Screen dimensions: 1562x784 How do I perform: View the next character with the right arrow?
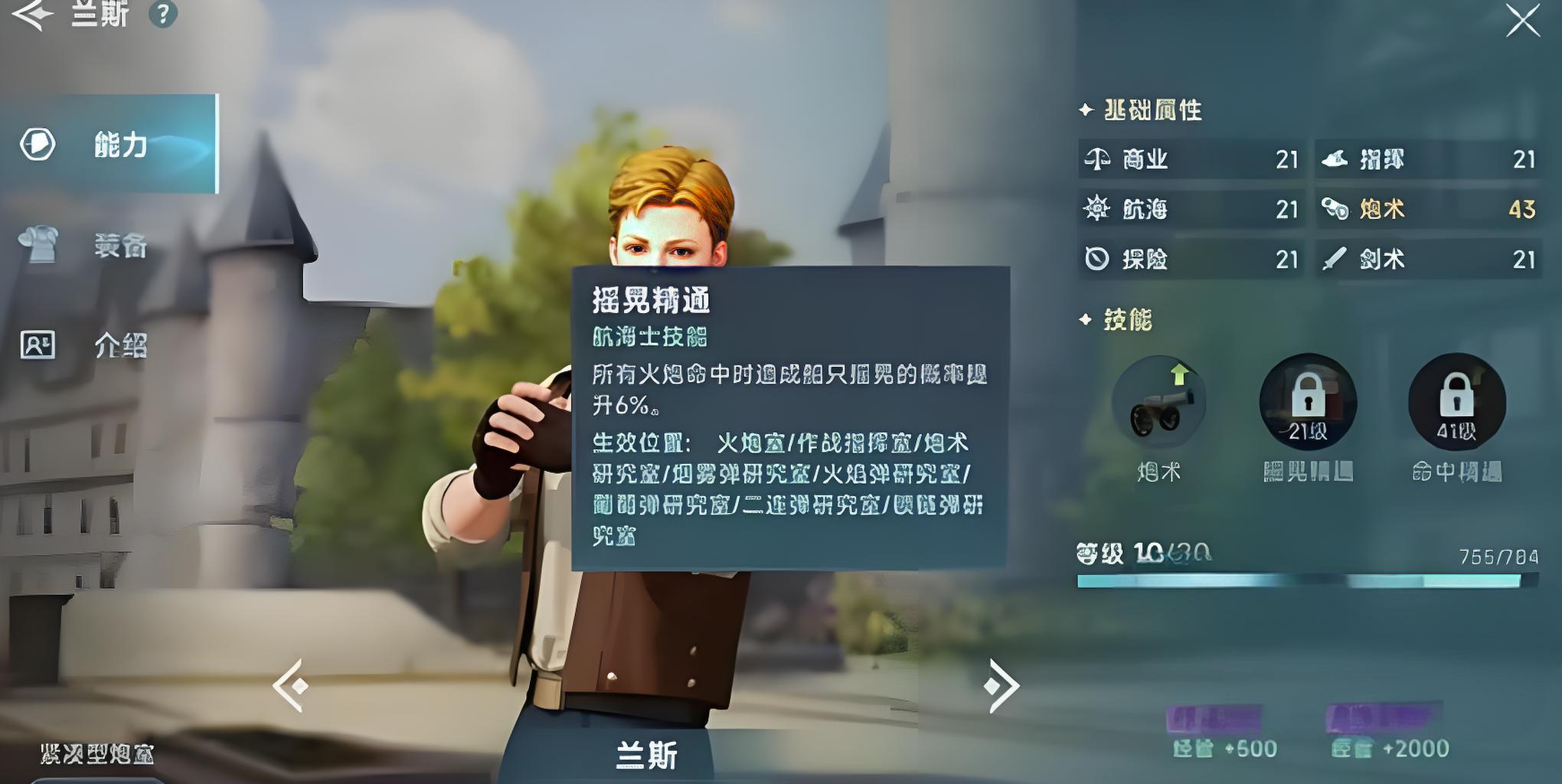tap(1001, 685)
